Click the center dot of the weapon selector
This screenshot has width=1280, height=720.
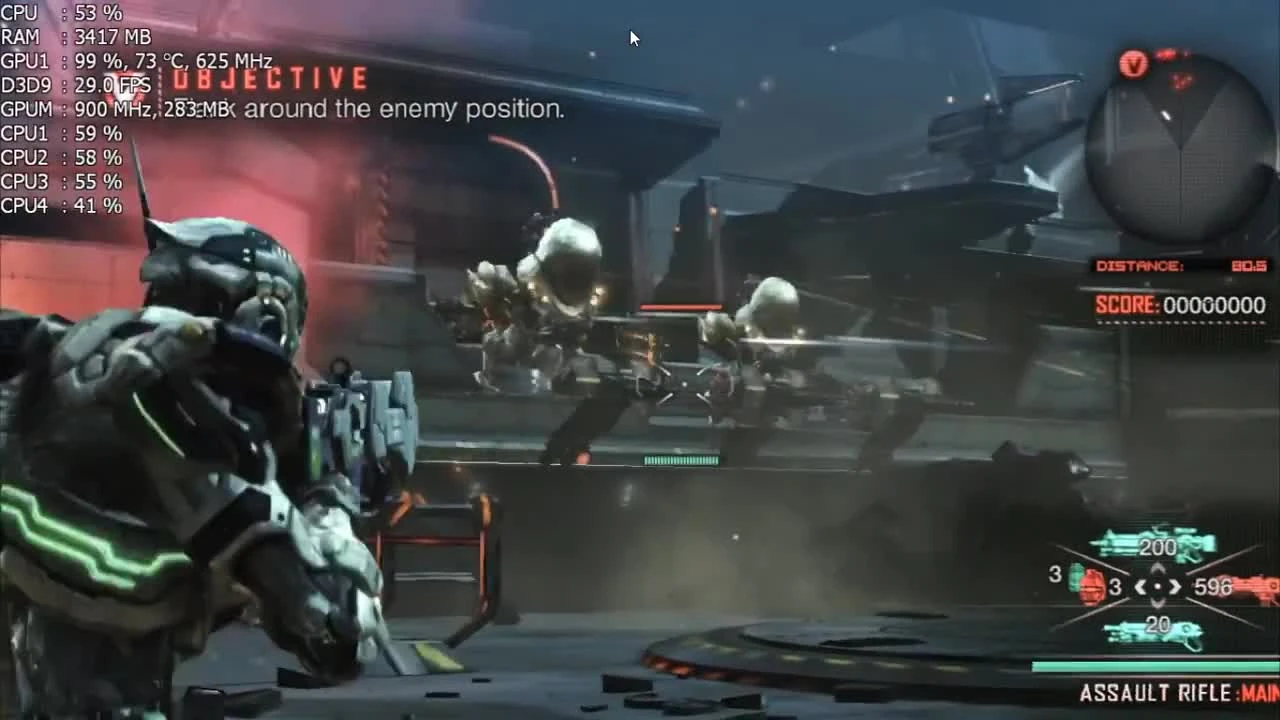(1158, 586)
